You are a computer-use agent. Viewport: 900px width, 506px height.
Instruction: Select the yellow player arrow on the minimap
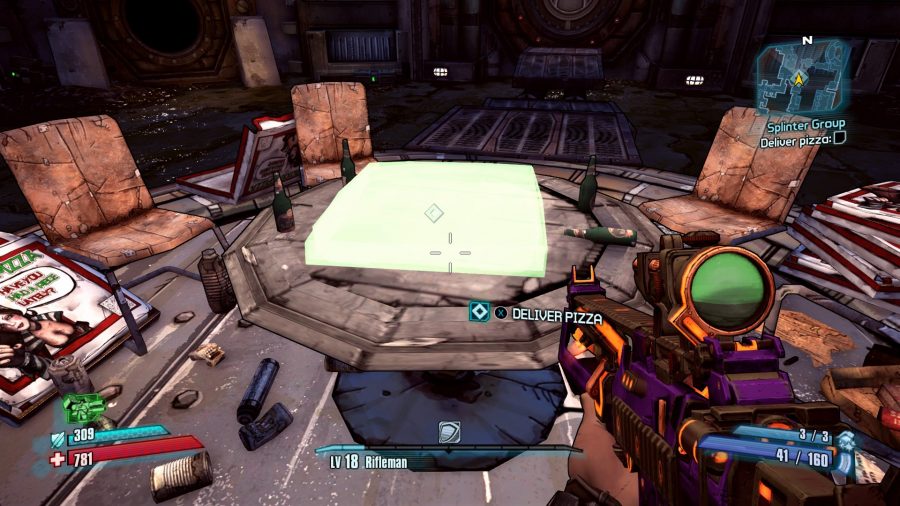[799, 77]
